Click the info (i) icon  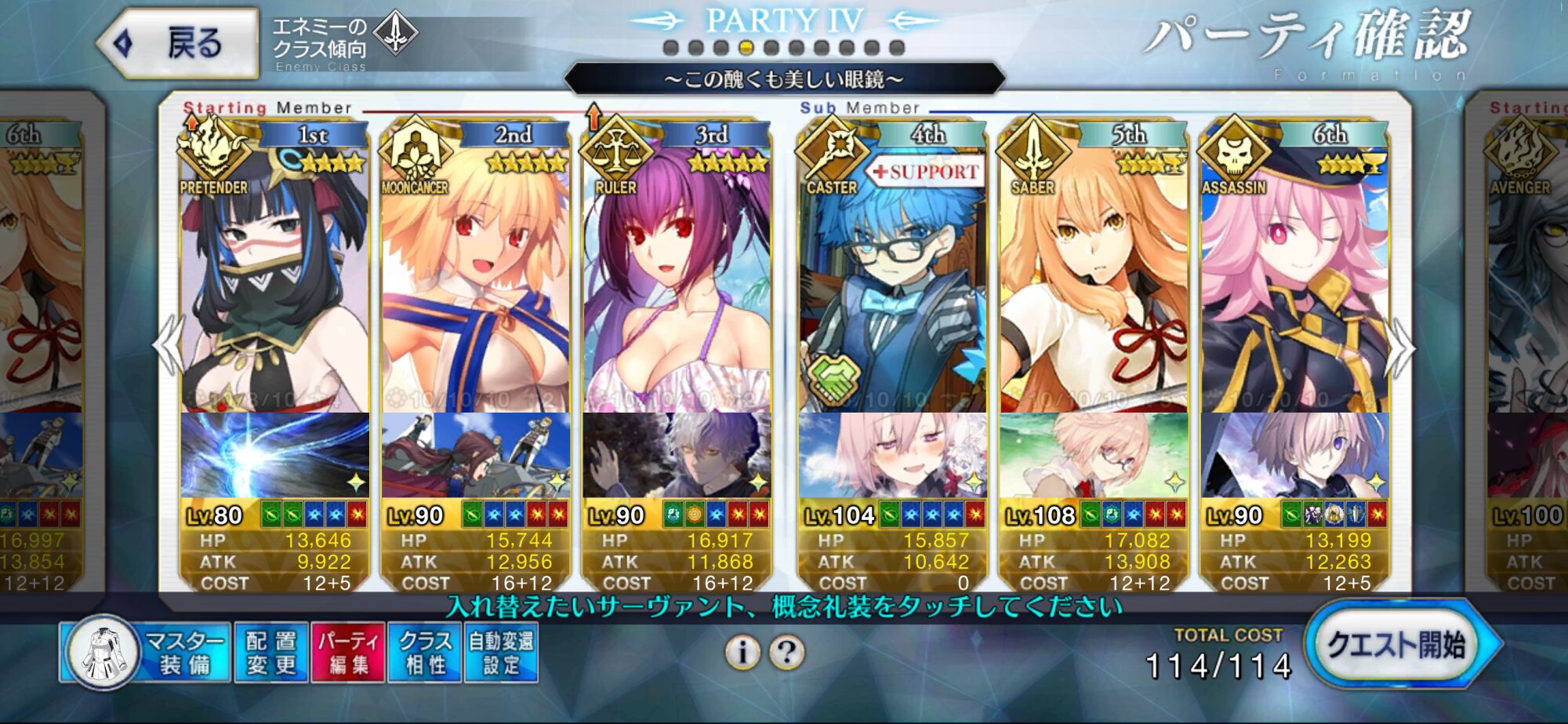(742, 652)
